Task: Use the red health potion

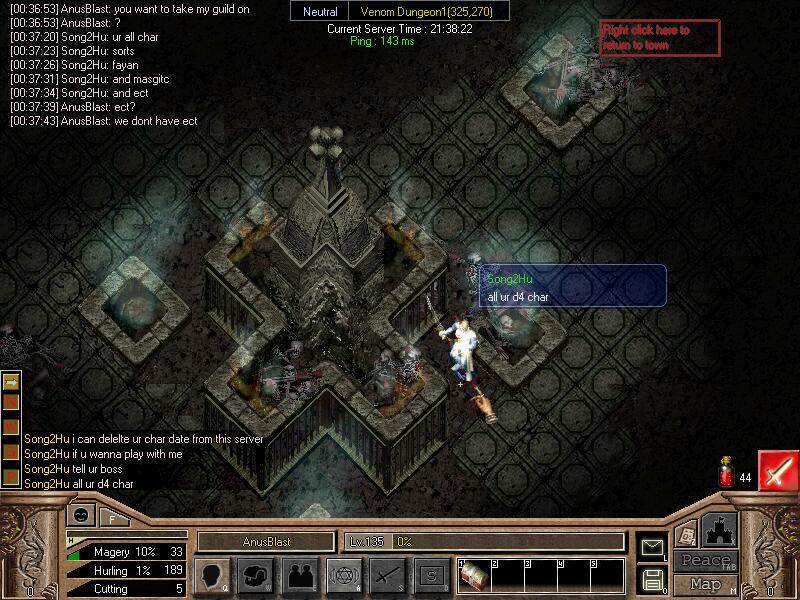Action: point(726,474)
